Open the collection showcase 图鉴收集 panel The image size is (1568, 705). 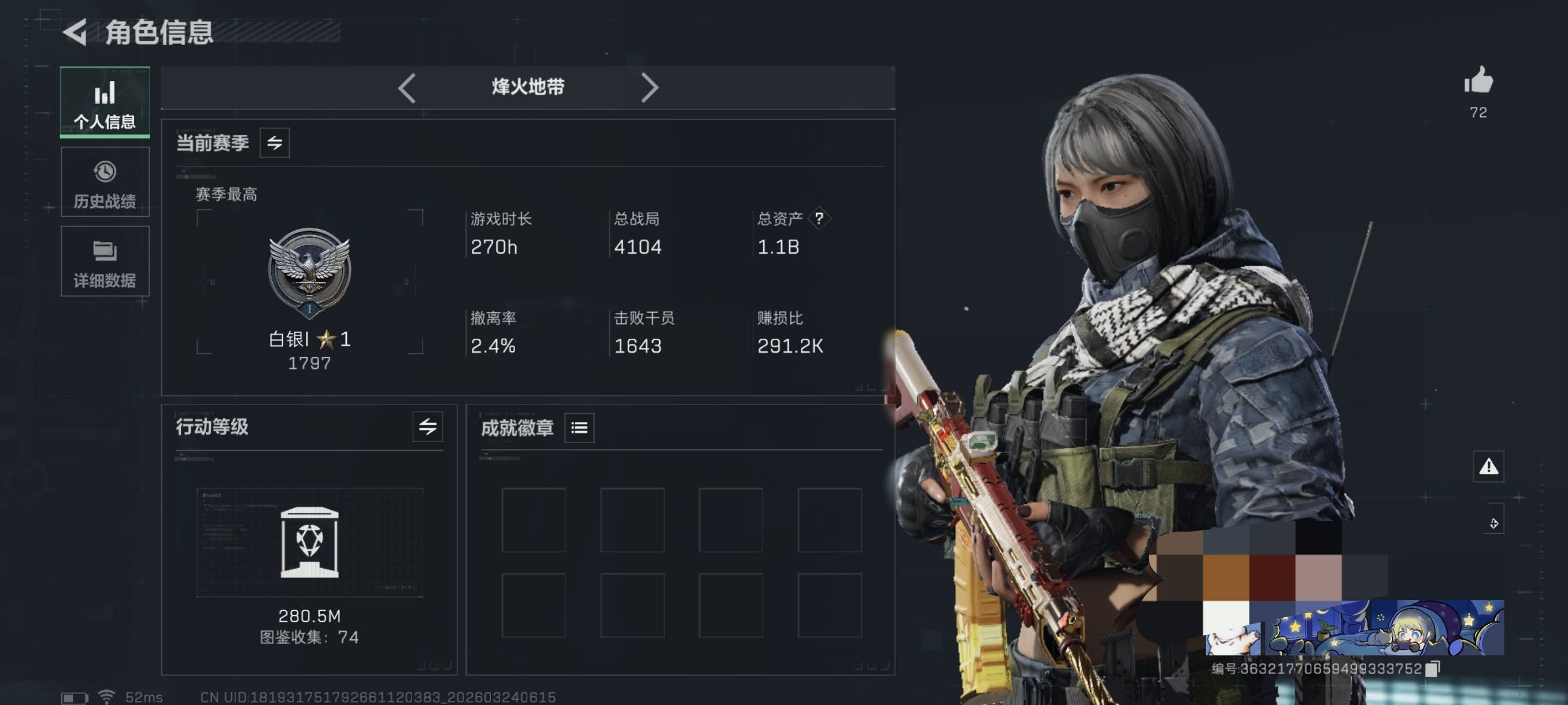pos(309,543)
